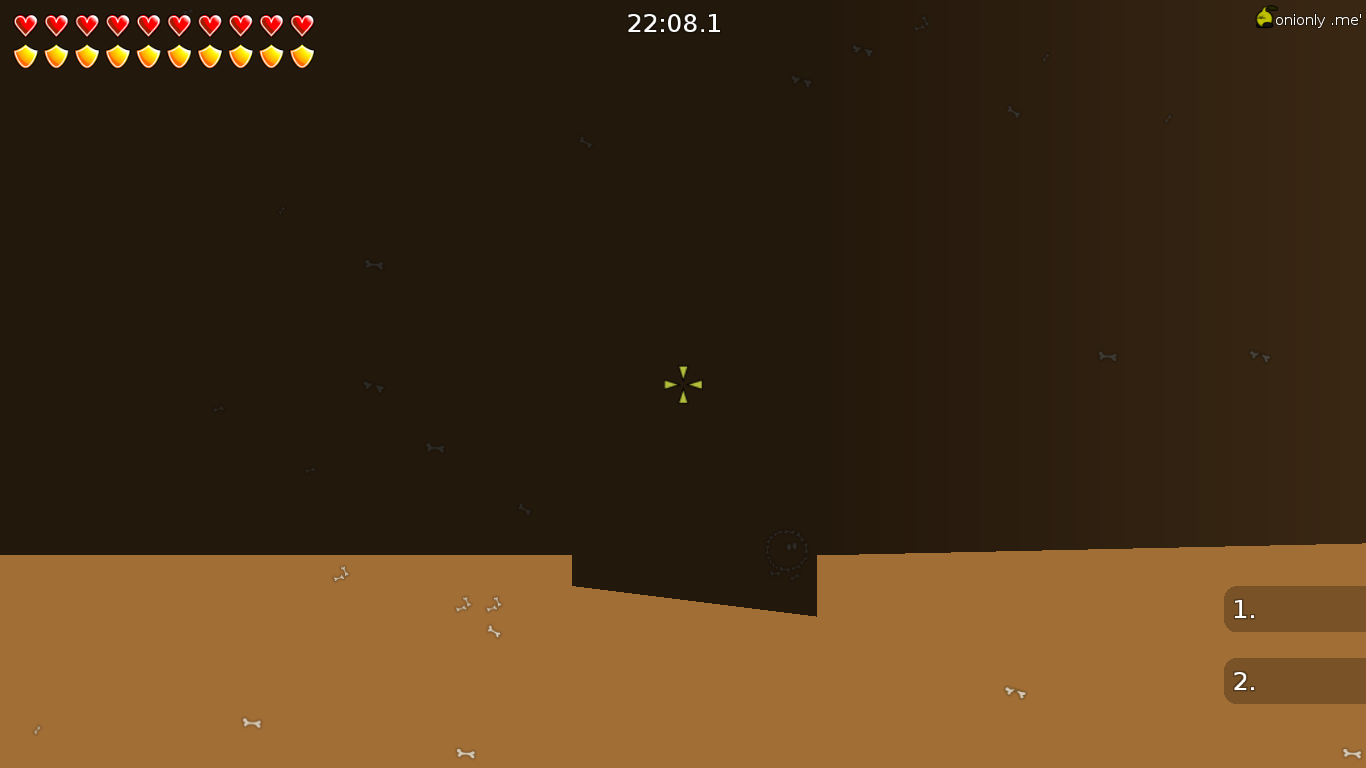Expand the second place leaderboard row
Viewport: 1366px width, 768px height.
click(1294, 681)
